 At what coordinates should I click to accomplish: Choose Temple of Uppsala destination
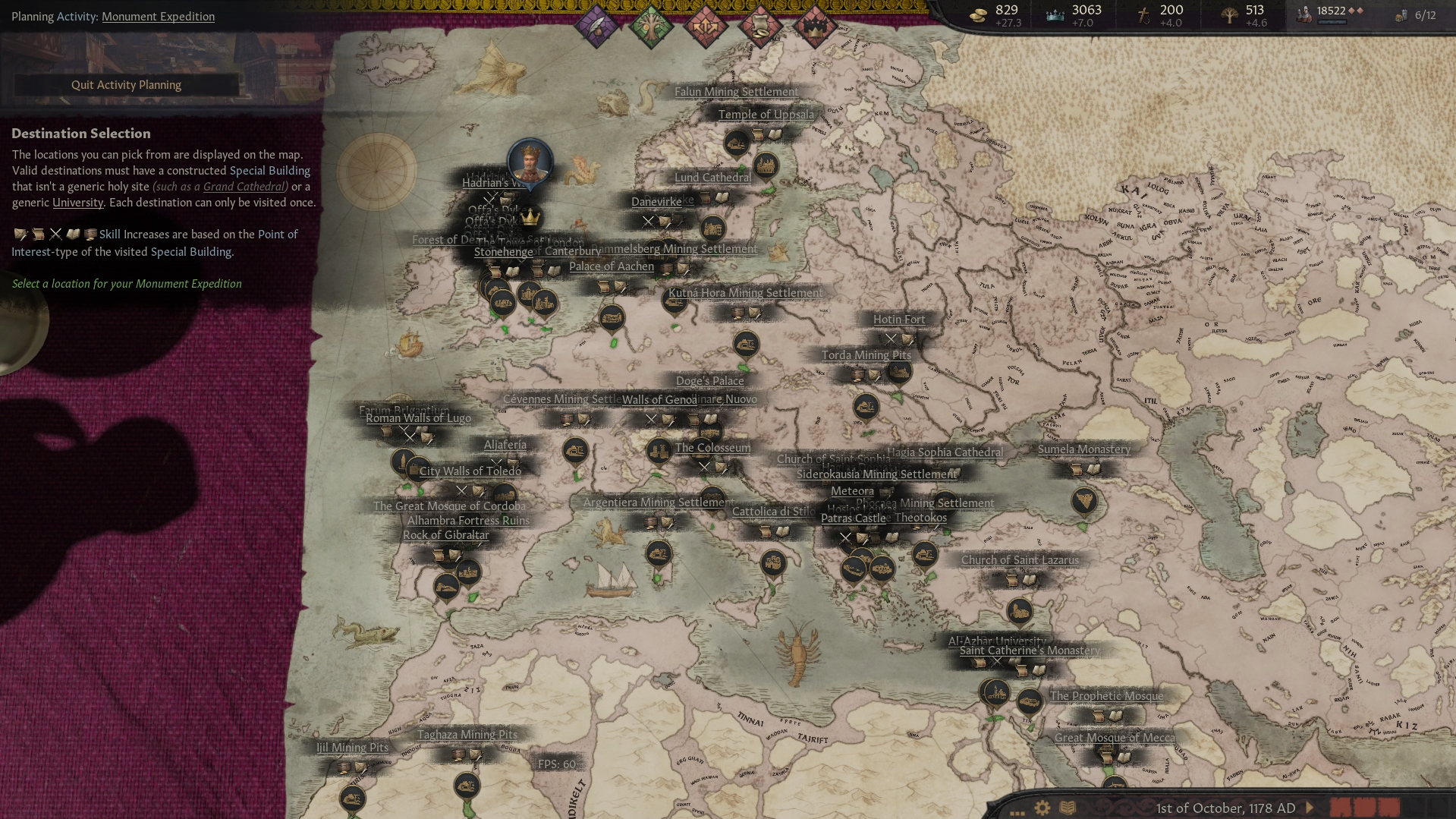click(x=766, y=115)
